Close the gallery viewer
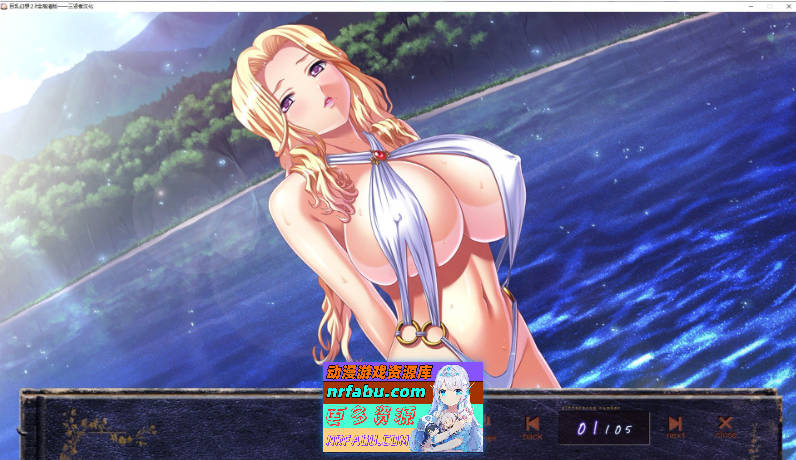This screenshot has width=796, height=460. point(725,427)
